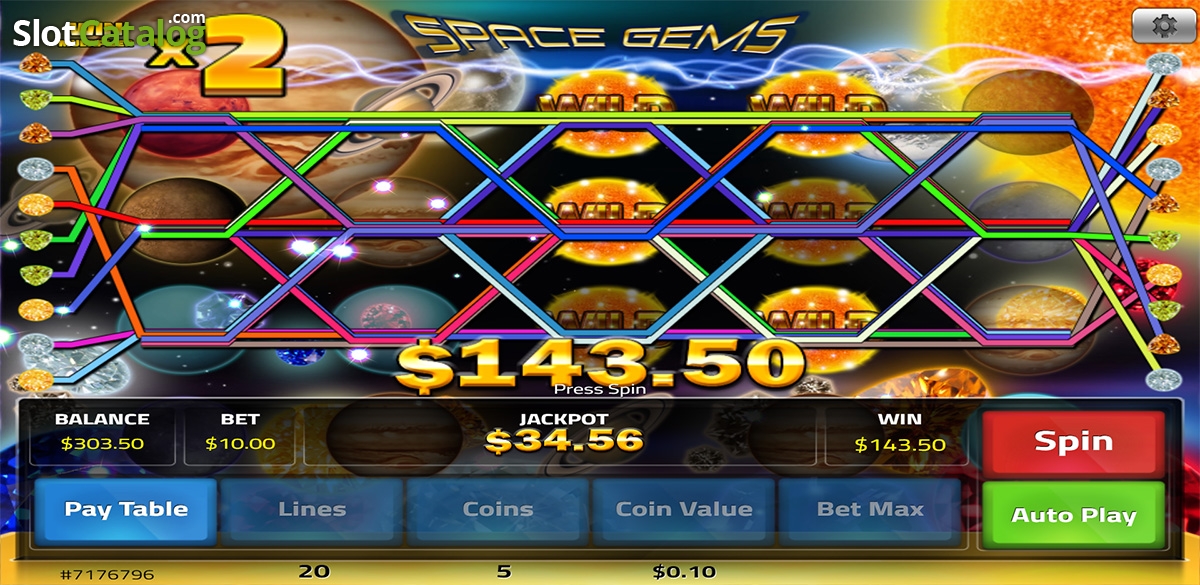
Task: Open the gear settings menu
Action: [x=1163, y=27]
